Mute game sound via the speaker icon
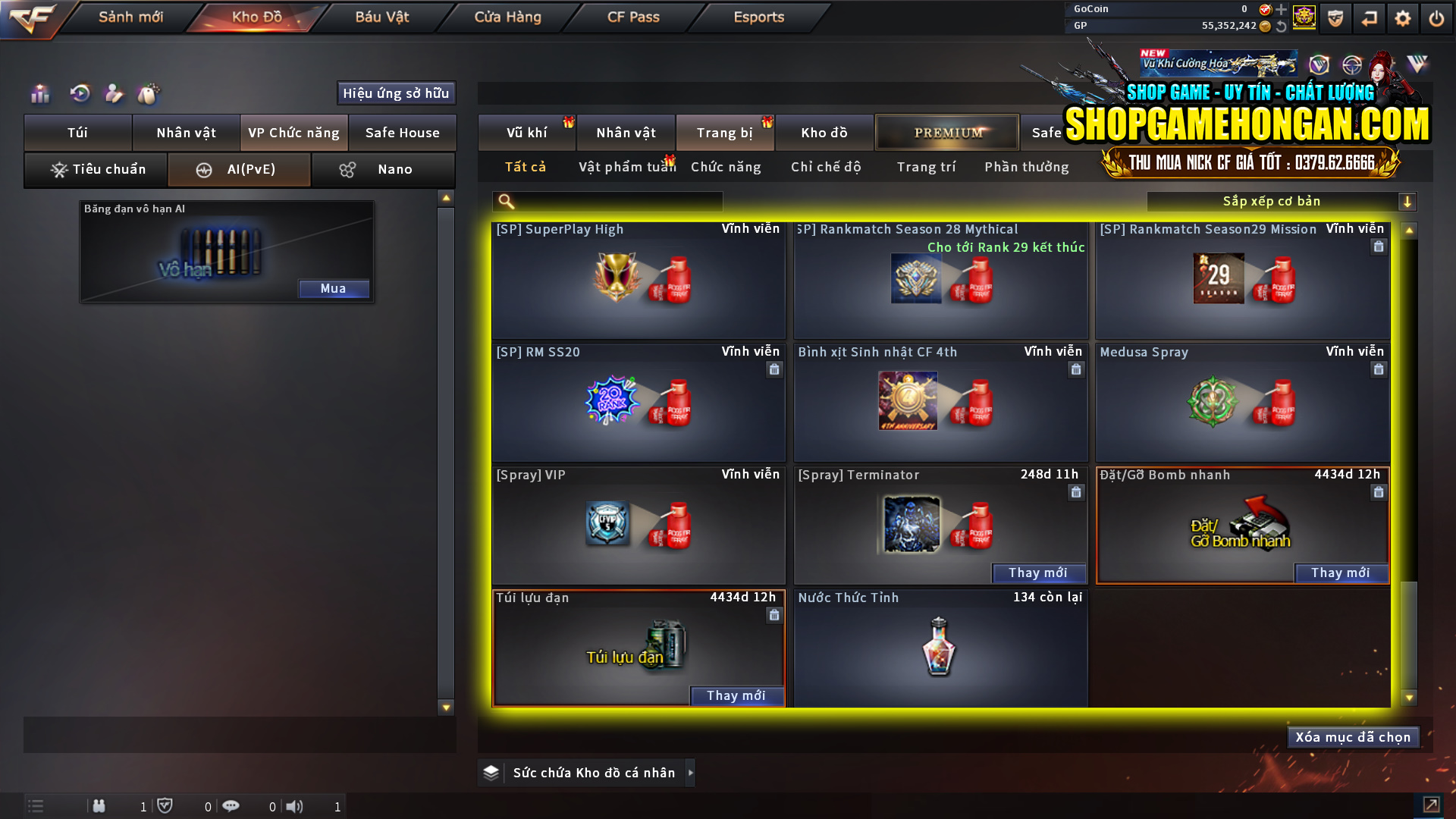 point(295,806)
